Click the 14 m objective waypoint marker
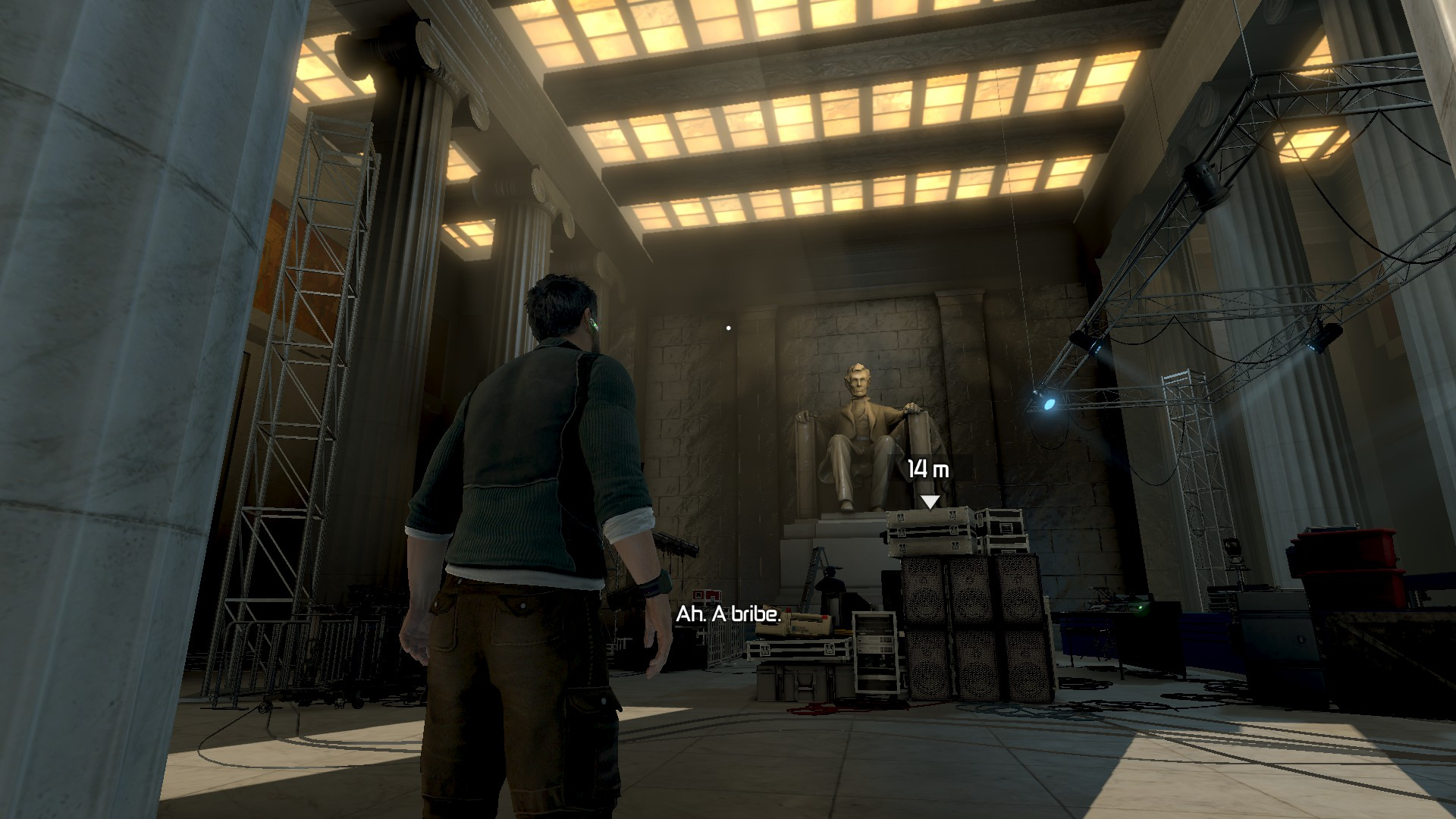 pyautogui.click(x=929, y=501)
